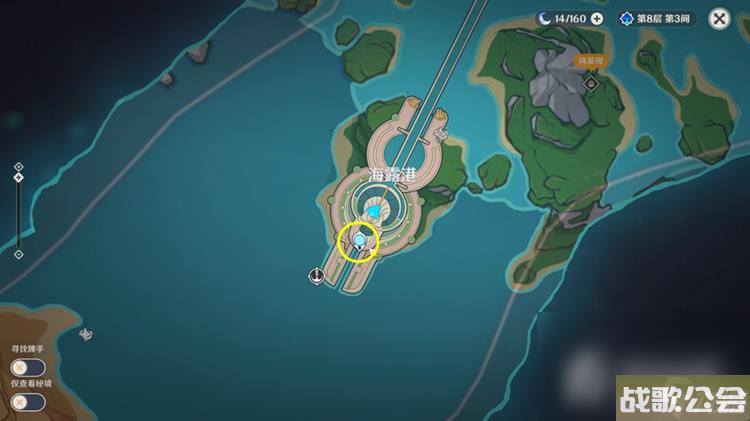Select the domain marker under the orange label
The image size is (750, 421).
tap(591, 84)
